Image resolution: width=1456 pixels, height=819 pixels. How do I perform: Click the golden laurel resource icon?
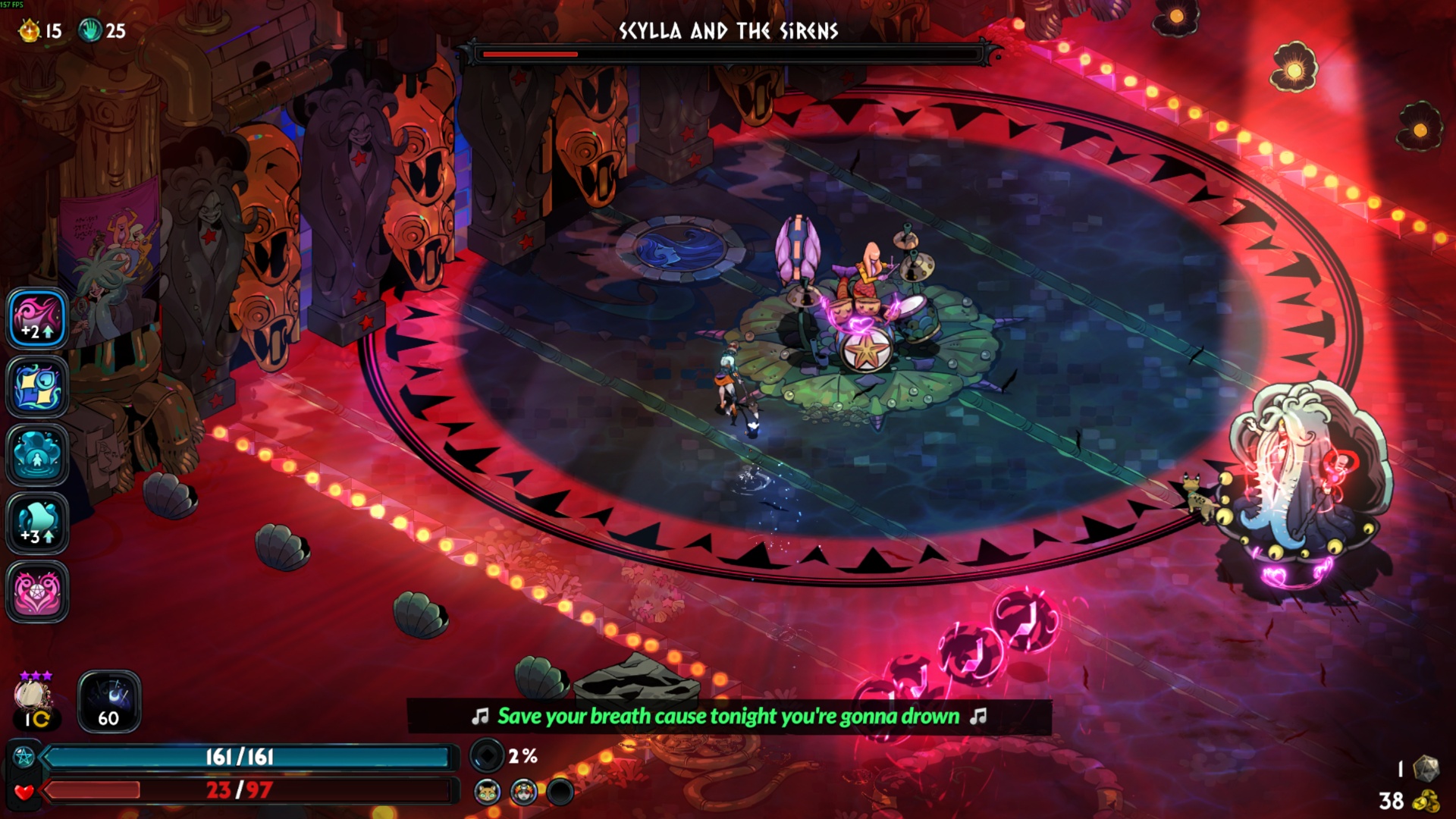click(30, 31)
